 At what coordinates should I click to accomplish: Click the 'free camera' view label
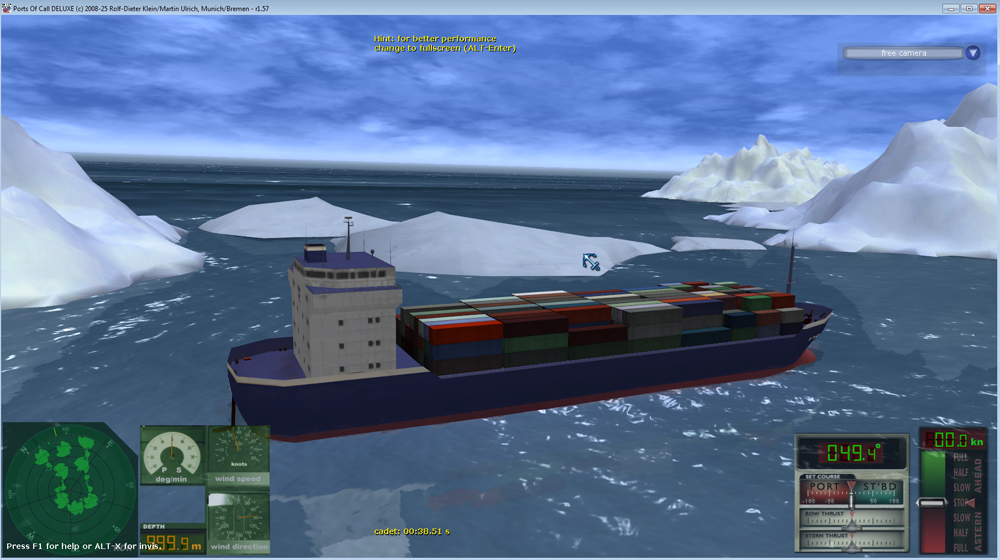tap(902, 53)
